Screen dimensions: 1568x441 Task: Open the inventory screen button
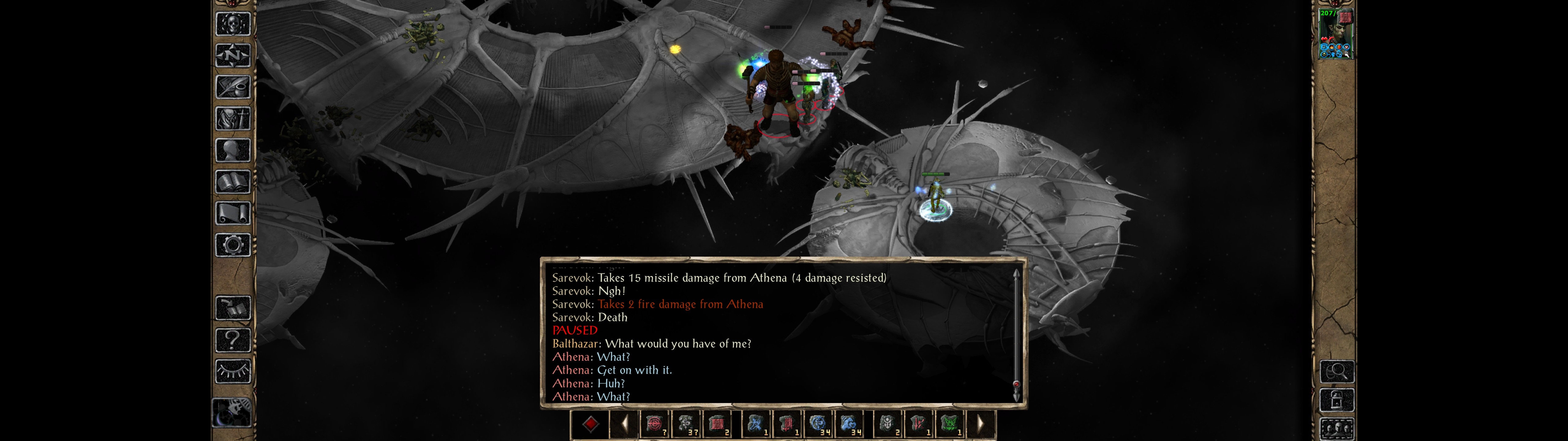pos(233,119)
